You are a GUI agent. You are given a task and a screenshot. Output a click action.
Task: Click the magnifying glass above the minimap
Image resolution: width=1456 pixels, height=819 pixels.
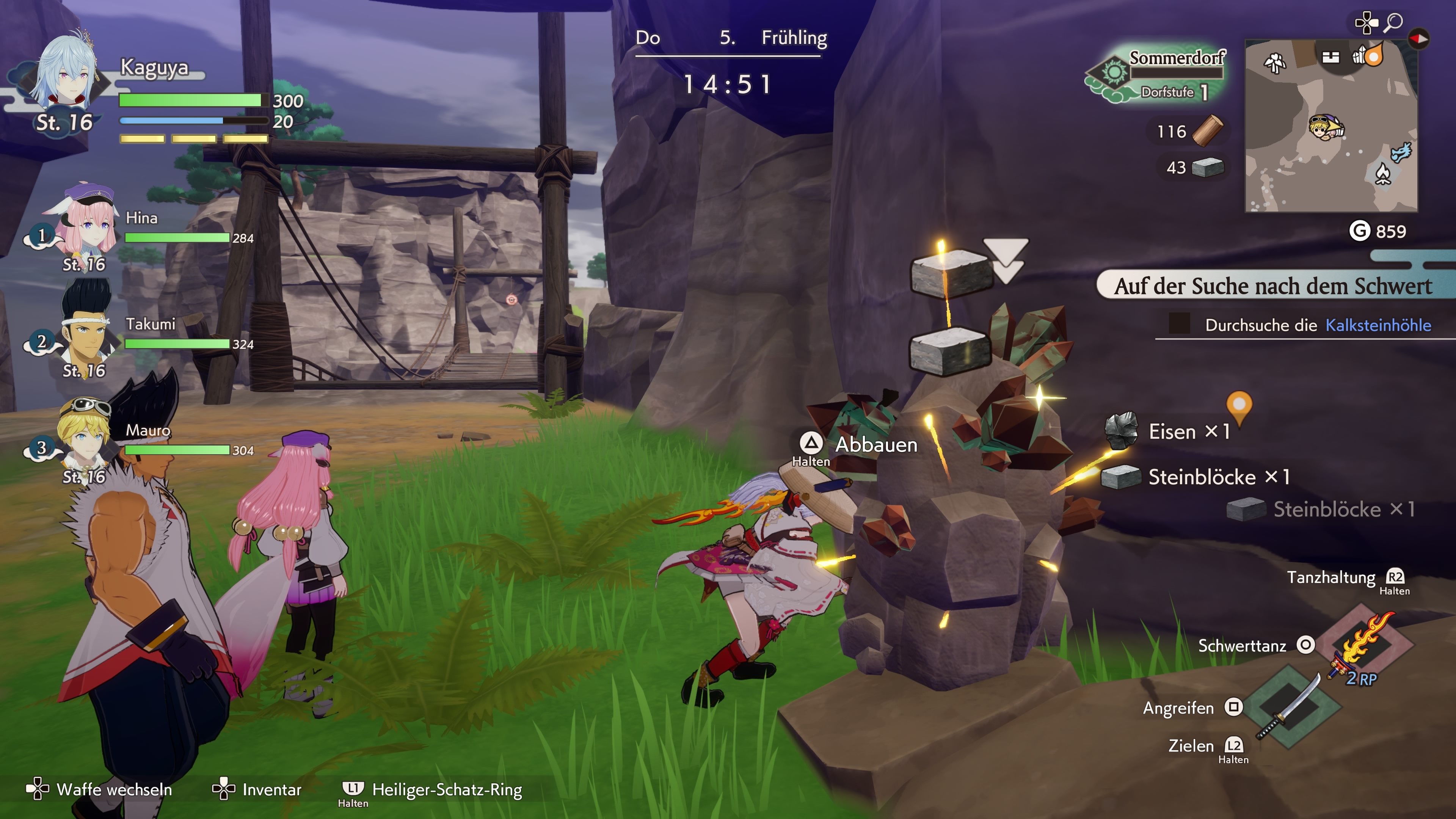[x=1393, y=22]
